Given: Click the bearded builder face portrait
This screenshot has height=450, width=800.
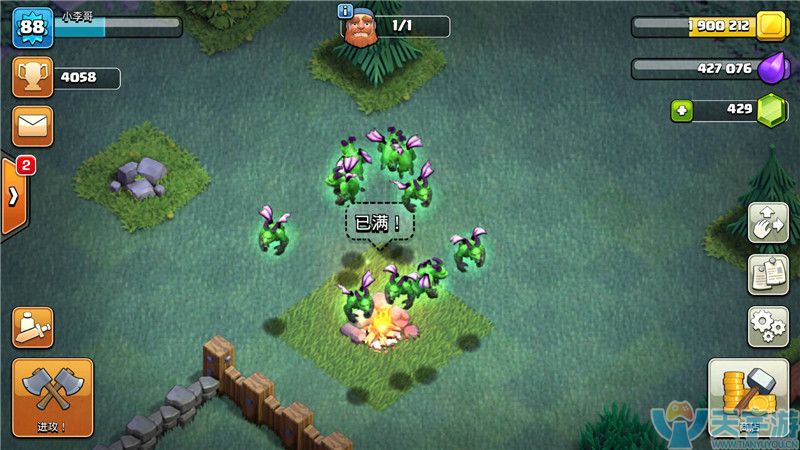Looking at the screenshot, I should pos(362,28).
